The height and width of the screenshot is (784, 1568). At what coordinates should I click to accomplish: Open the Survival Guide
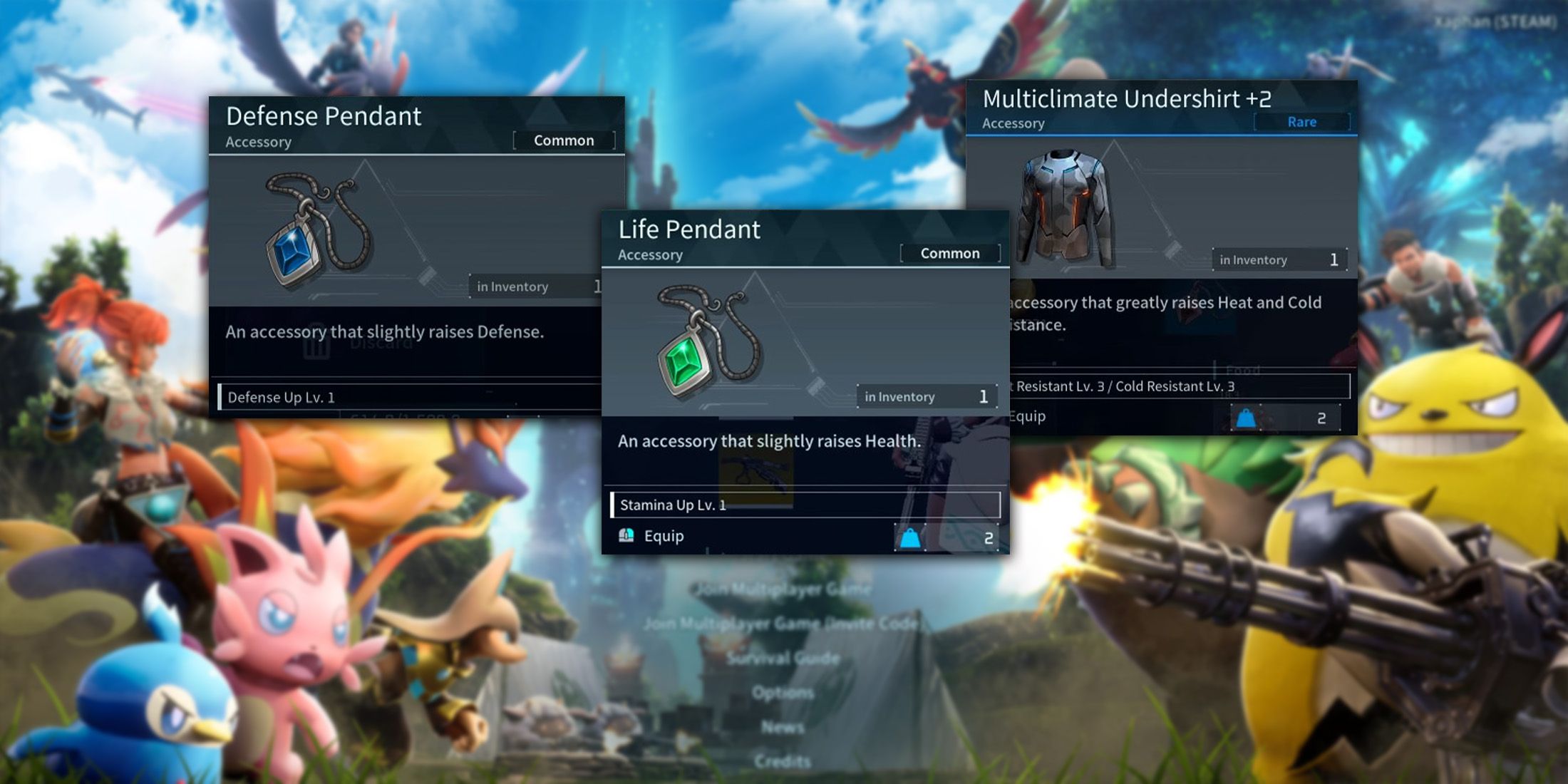(x=784, y=658)
